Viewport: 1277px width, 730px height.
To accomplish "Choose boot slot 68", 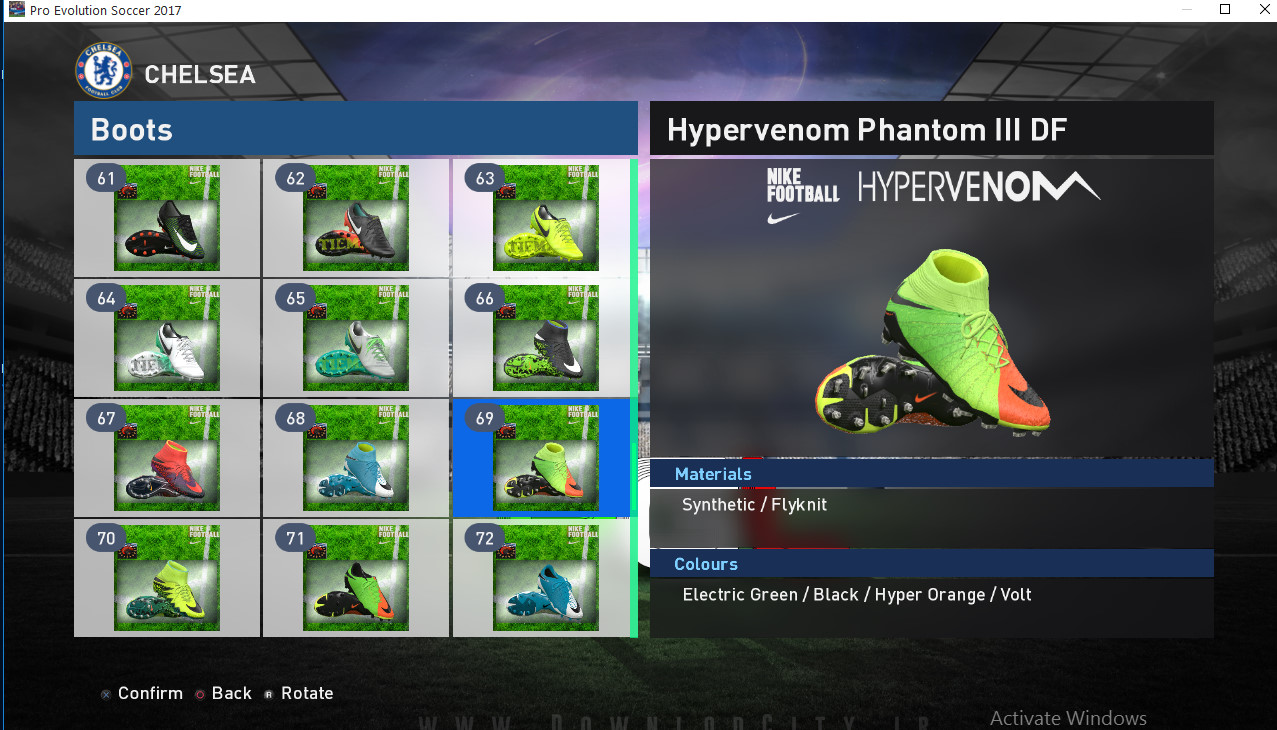I will (x=356, y=458).
